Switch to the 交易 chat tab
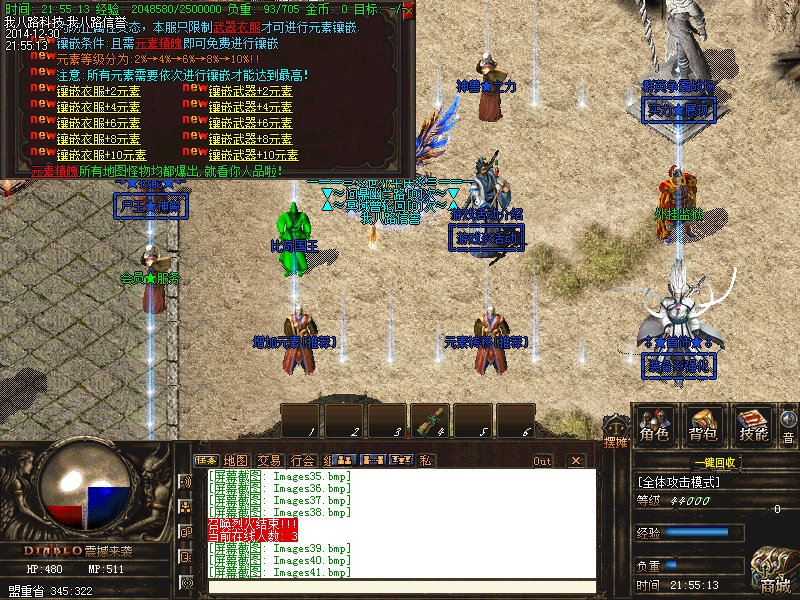This screenshot has height=600, width=800. (269, 460)
